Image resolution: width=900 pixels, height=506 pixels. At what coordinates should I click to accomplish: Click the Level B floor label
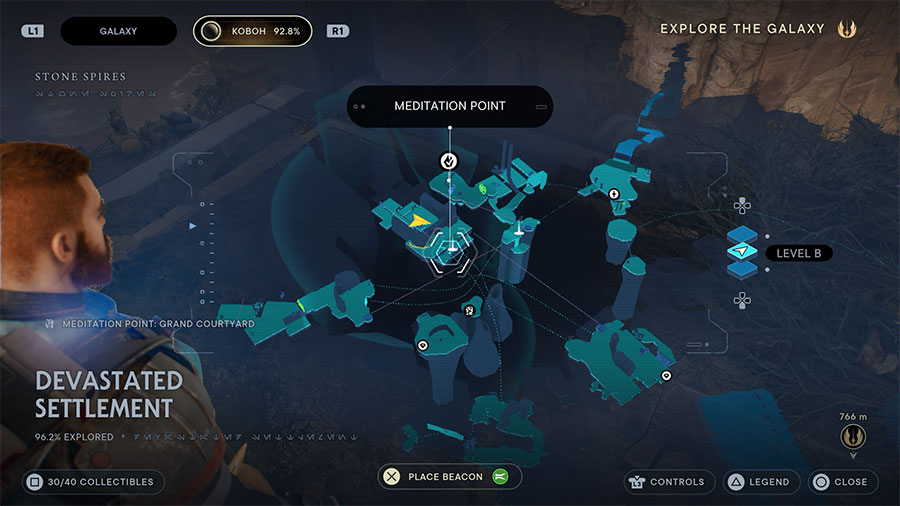[x=800, y=254]
